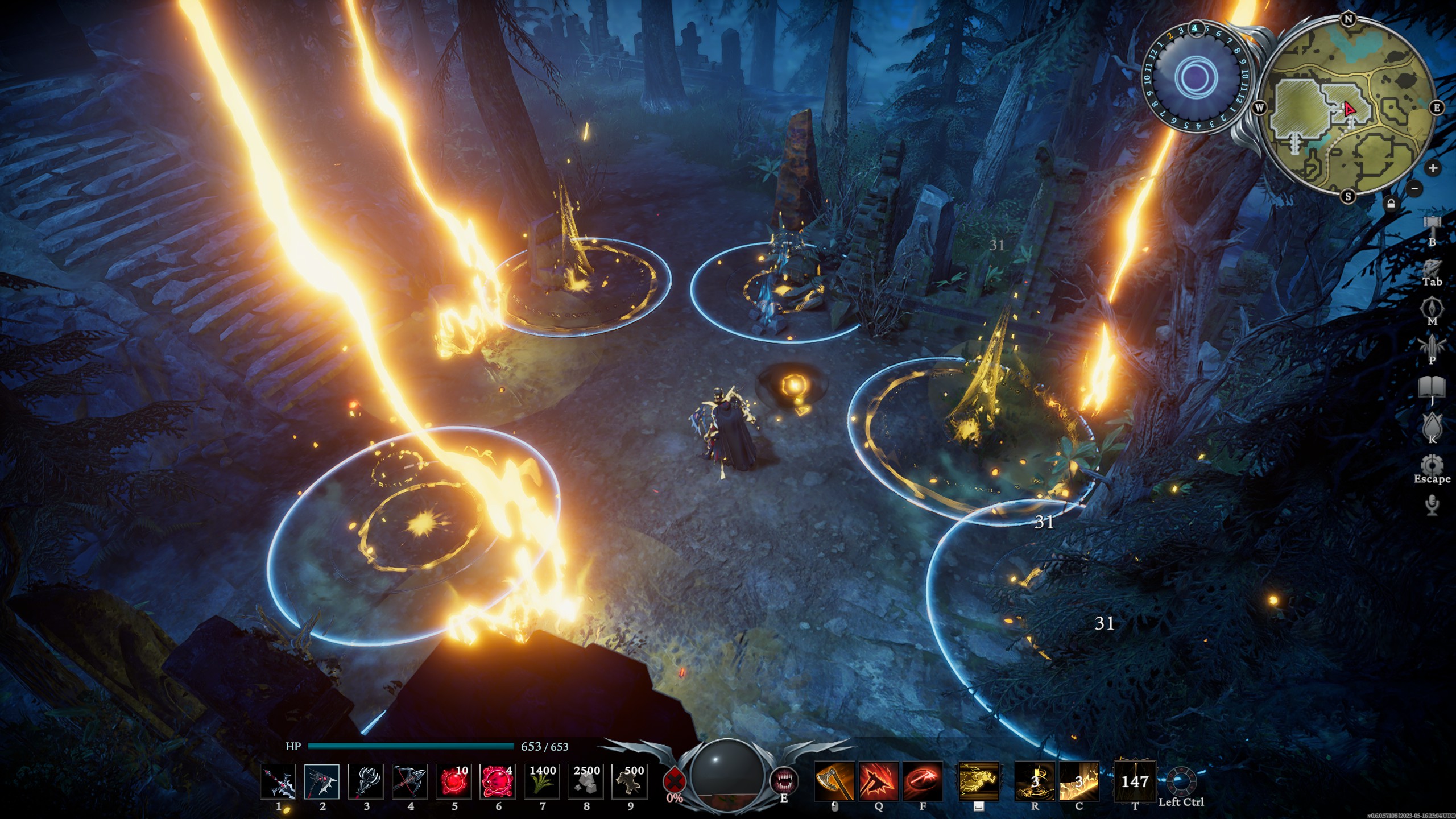The width and height of the screenshot is (1456, 819).
Task: Zoom out on the minimap
Action: 1414,188
